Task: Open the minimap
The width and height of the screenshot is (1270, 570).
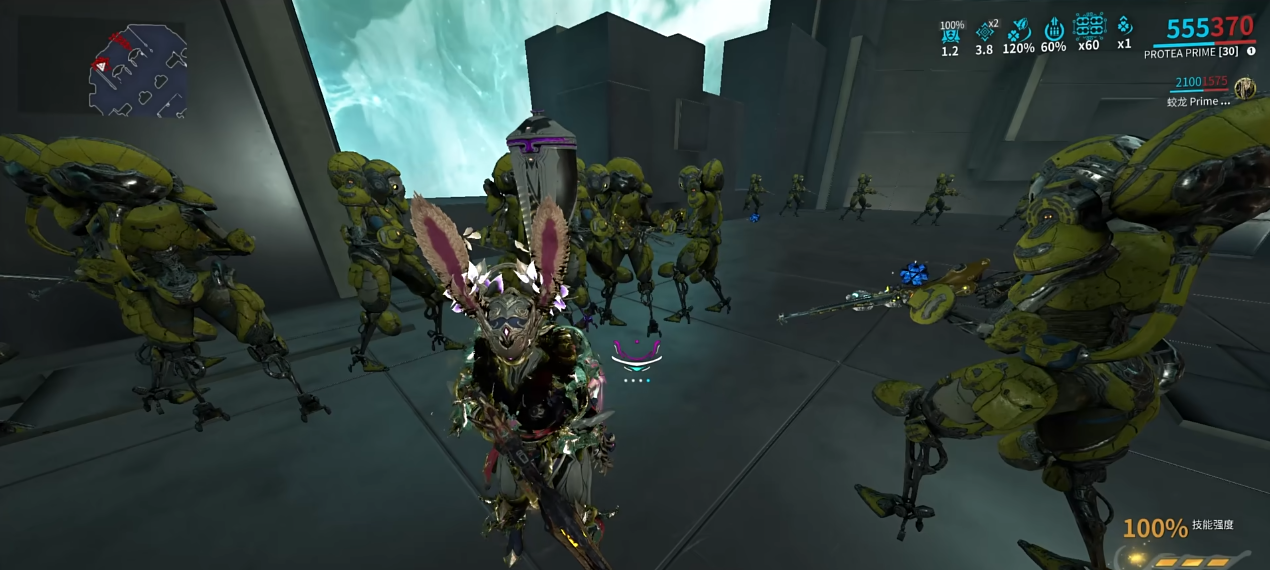Action: coord(138,70)
